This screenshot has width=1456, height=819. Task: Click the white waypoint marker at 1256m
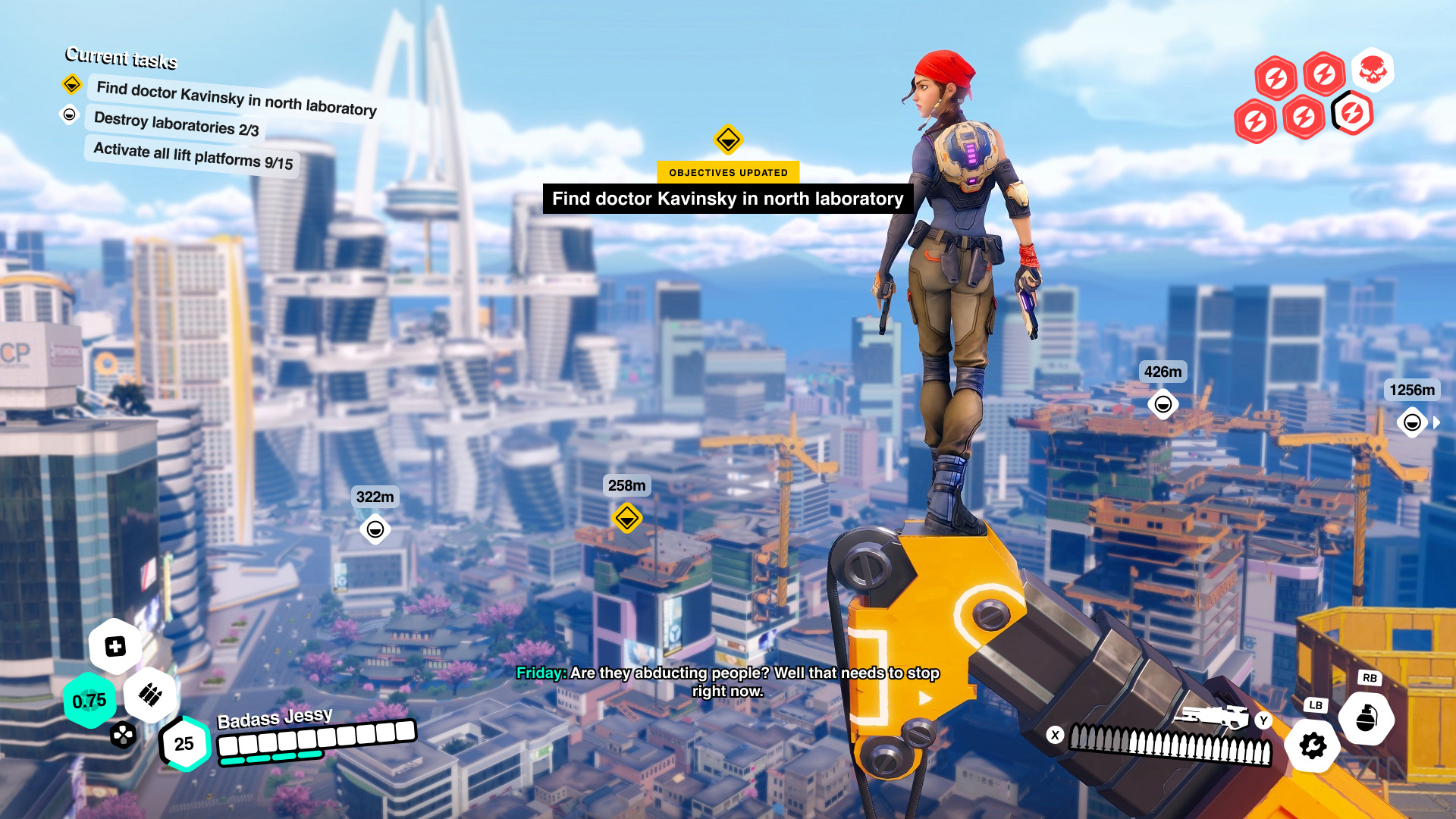(x=1411, y=422)
